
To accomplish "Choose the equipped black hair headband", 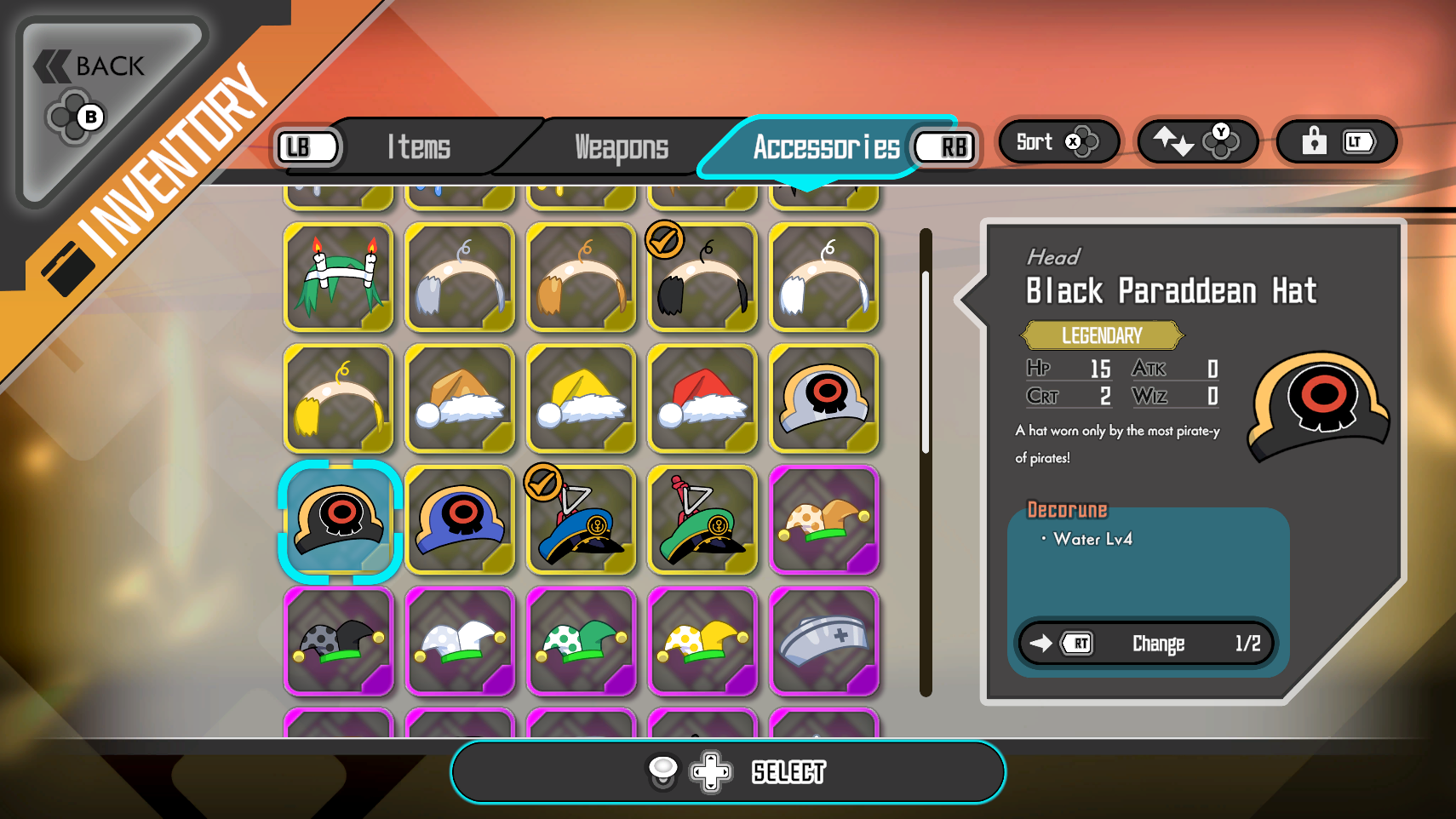I will coord(702,278).
